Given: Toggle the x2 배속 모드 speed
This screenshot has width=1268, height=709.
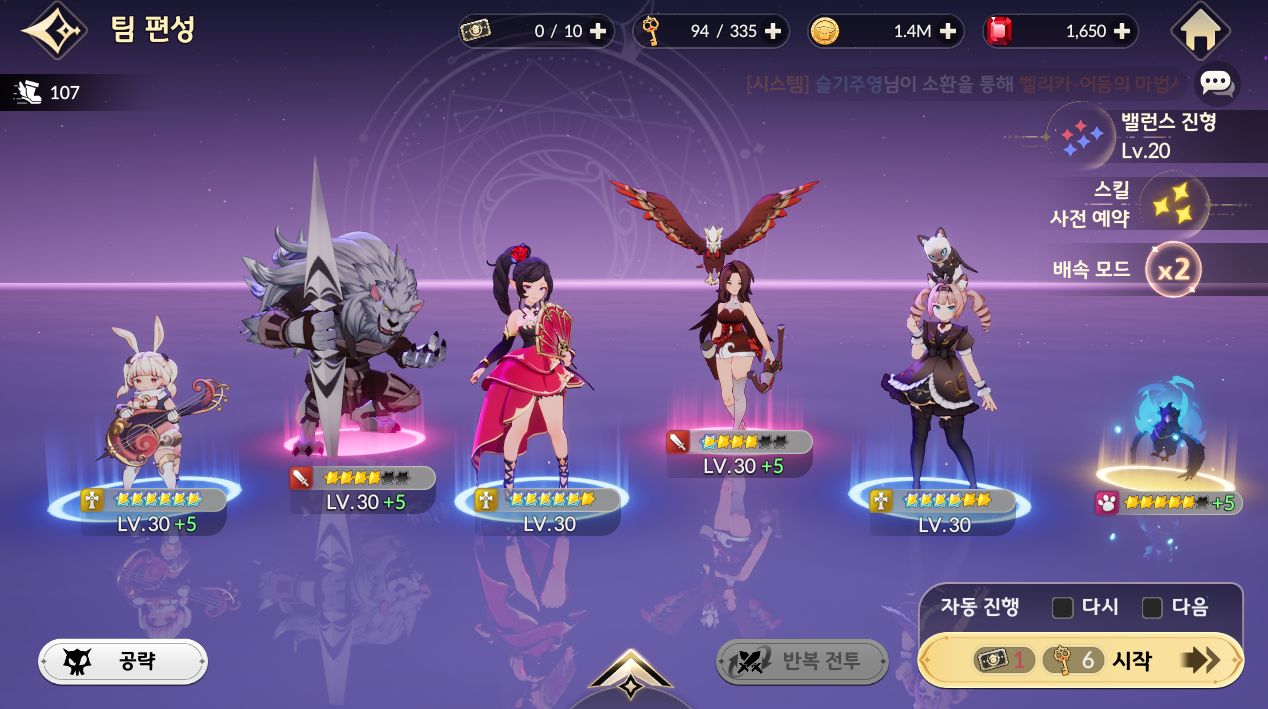Looking at the screenshot, I should click(1172, 269).
